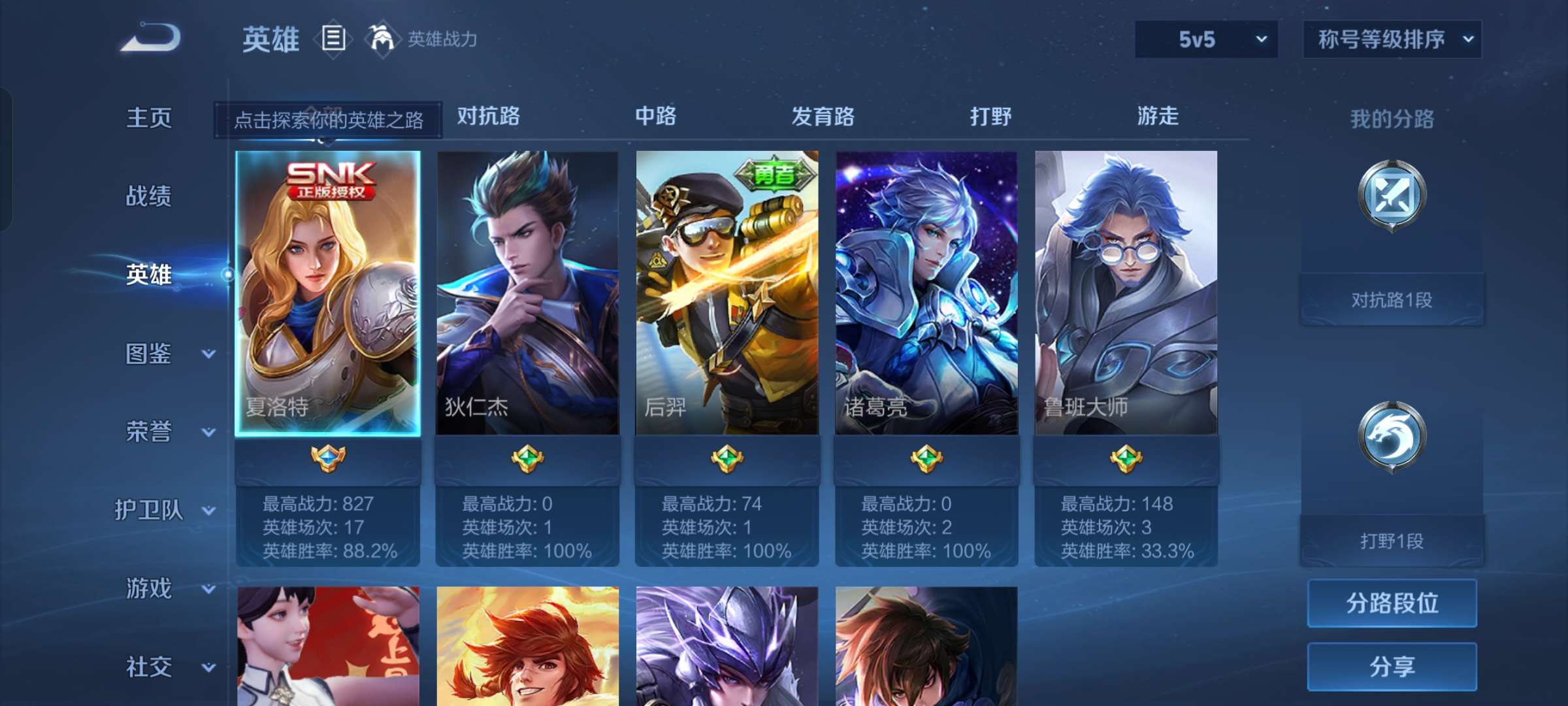Click the 英雄战力 hero power icon
Image resolution: width=1568 pixels, height=706 pixels.
pos(381,39)
